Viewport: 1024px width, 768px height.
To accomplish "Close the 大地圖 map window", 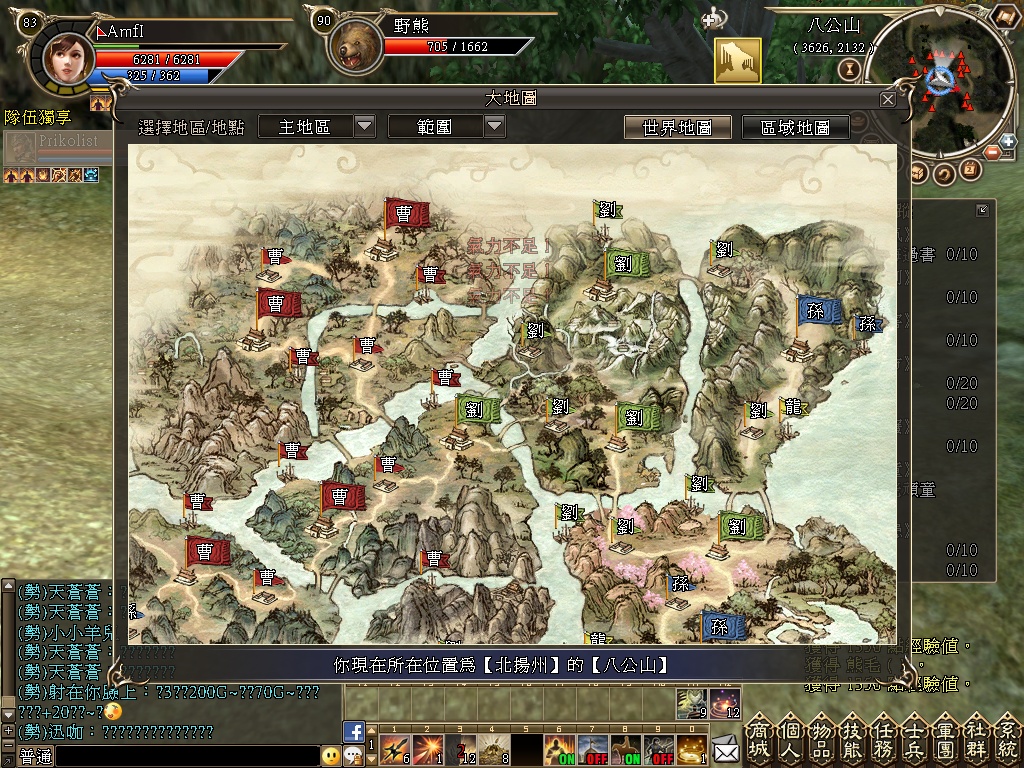I will coord(887,99).
